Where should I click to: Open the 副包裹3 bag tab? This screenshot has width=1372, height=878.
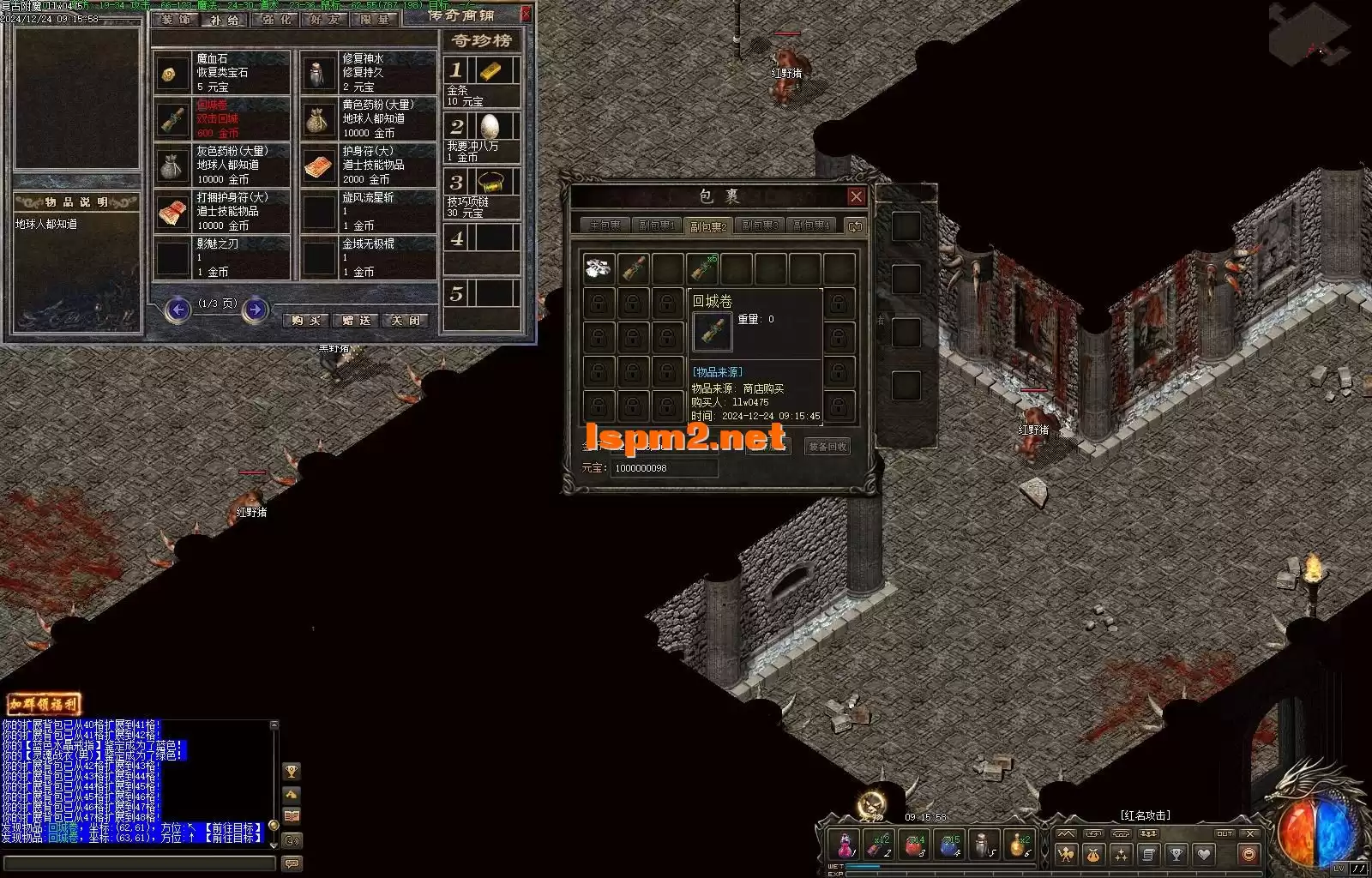tap(760, 226)
